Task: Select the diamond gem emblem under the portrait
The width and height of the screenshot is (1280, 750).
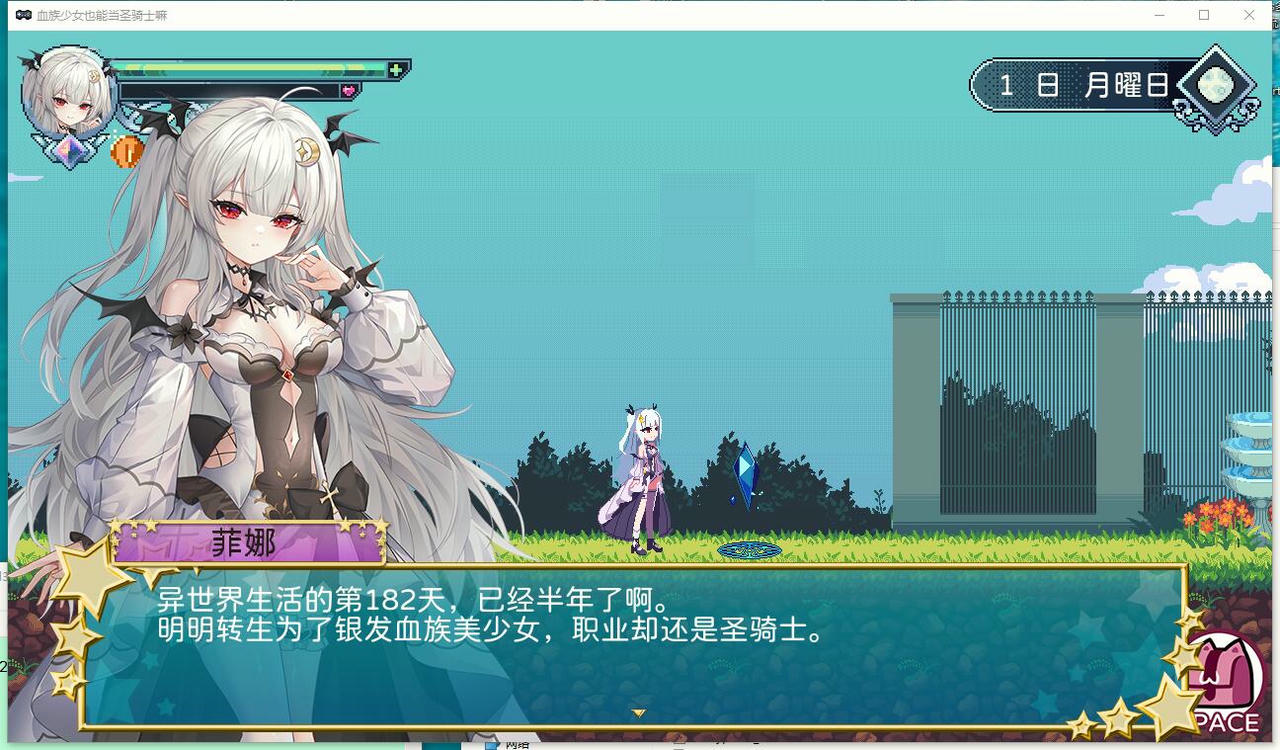Action: tap(71, 151)
